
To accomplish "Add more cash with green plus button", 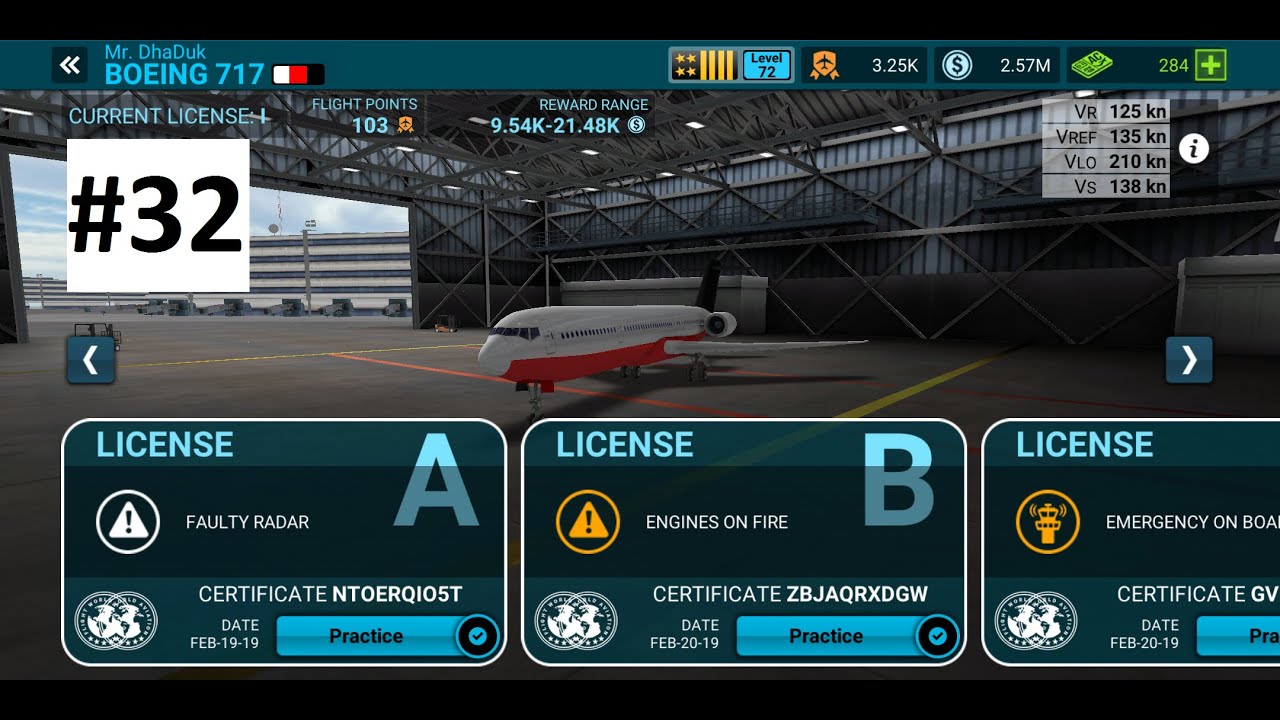I will coord(1211,66).
